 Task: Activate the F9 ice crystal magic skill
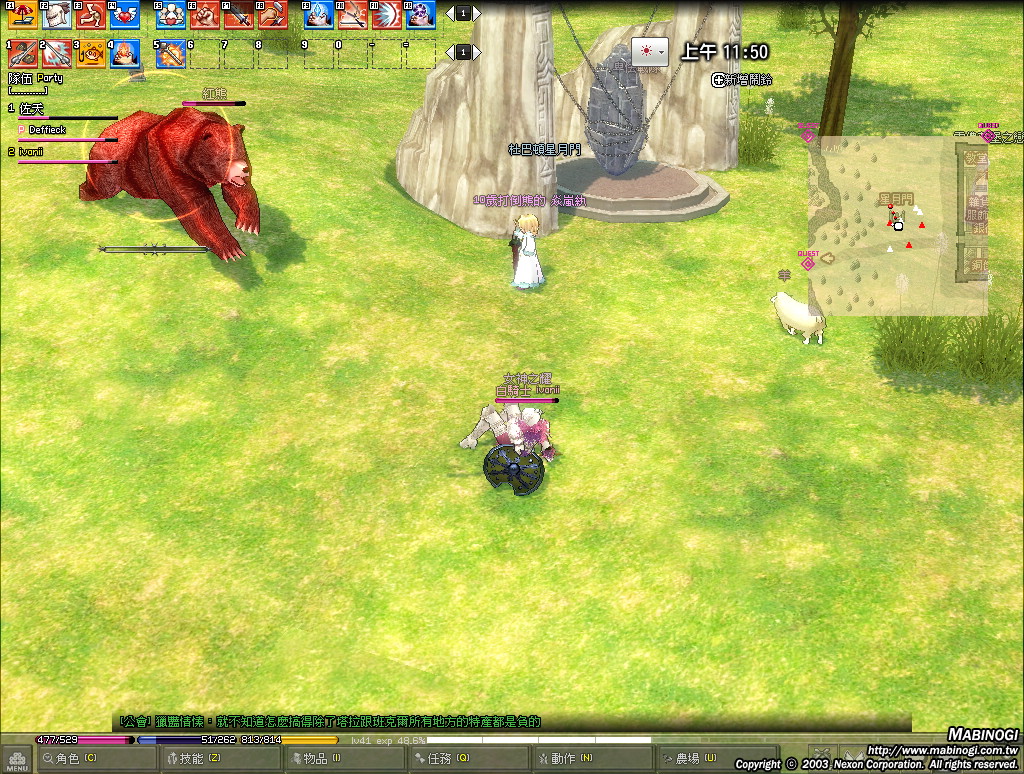tap(318, 14)
